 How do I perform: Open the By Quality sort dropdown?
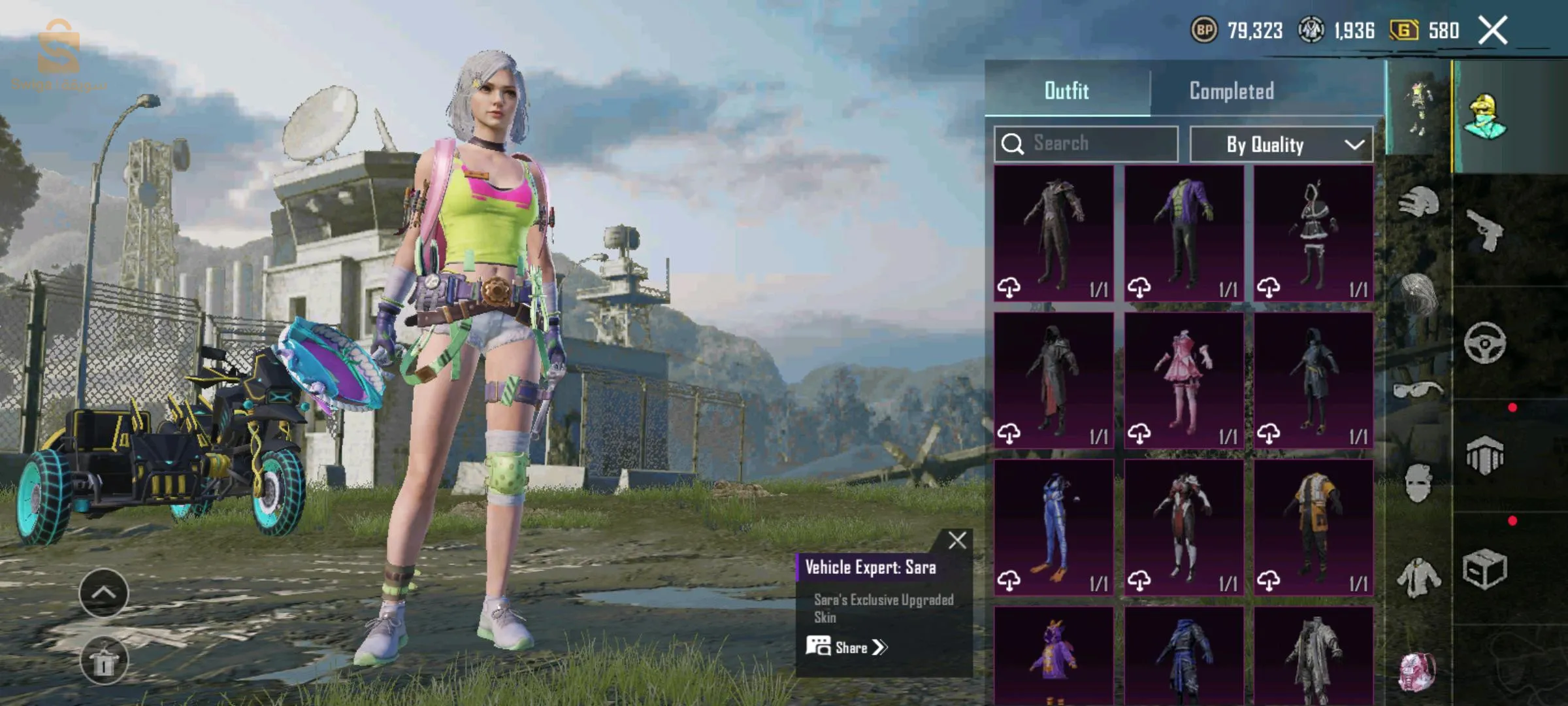click(x=1281, y=144)
